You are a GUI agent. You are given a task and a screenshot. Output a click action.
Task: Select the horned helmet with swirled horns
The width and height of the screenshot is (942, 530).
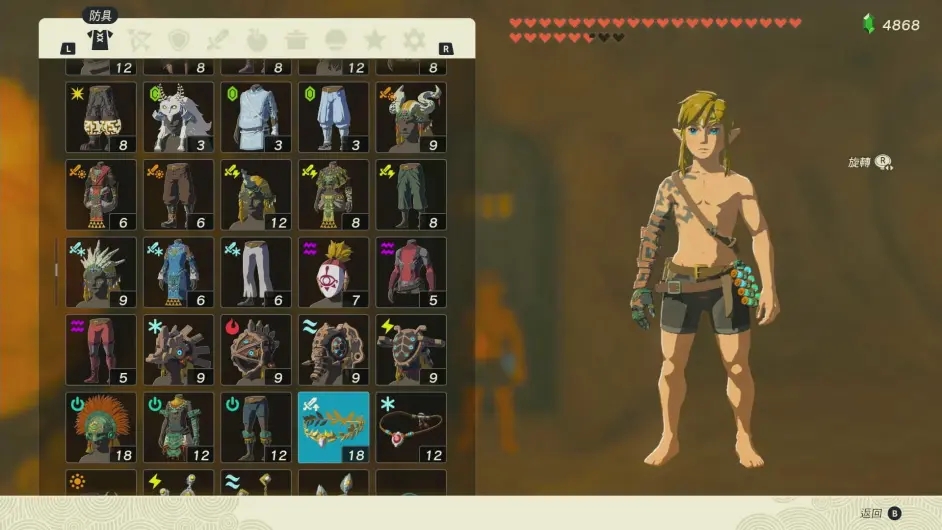click(x=411, y=117)
